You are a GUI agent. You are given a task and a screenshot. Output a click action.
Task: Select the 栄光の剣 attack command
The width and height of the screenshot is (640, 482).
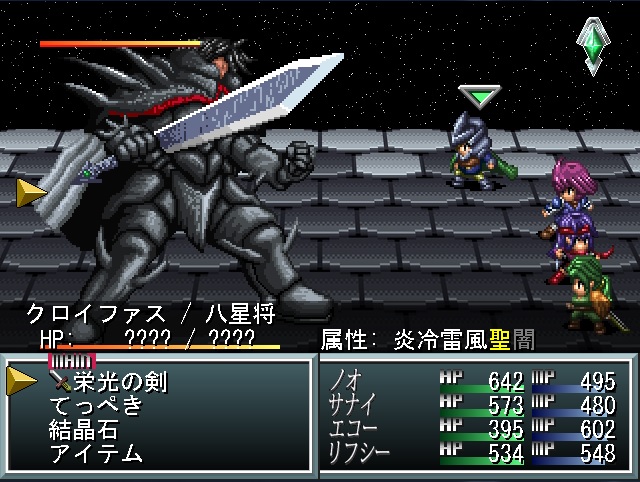[x=118, y=381]
